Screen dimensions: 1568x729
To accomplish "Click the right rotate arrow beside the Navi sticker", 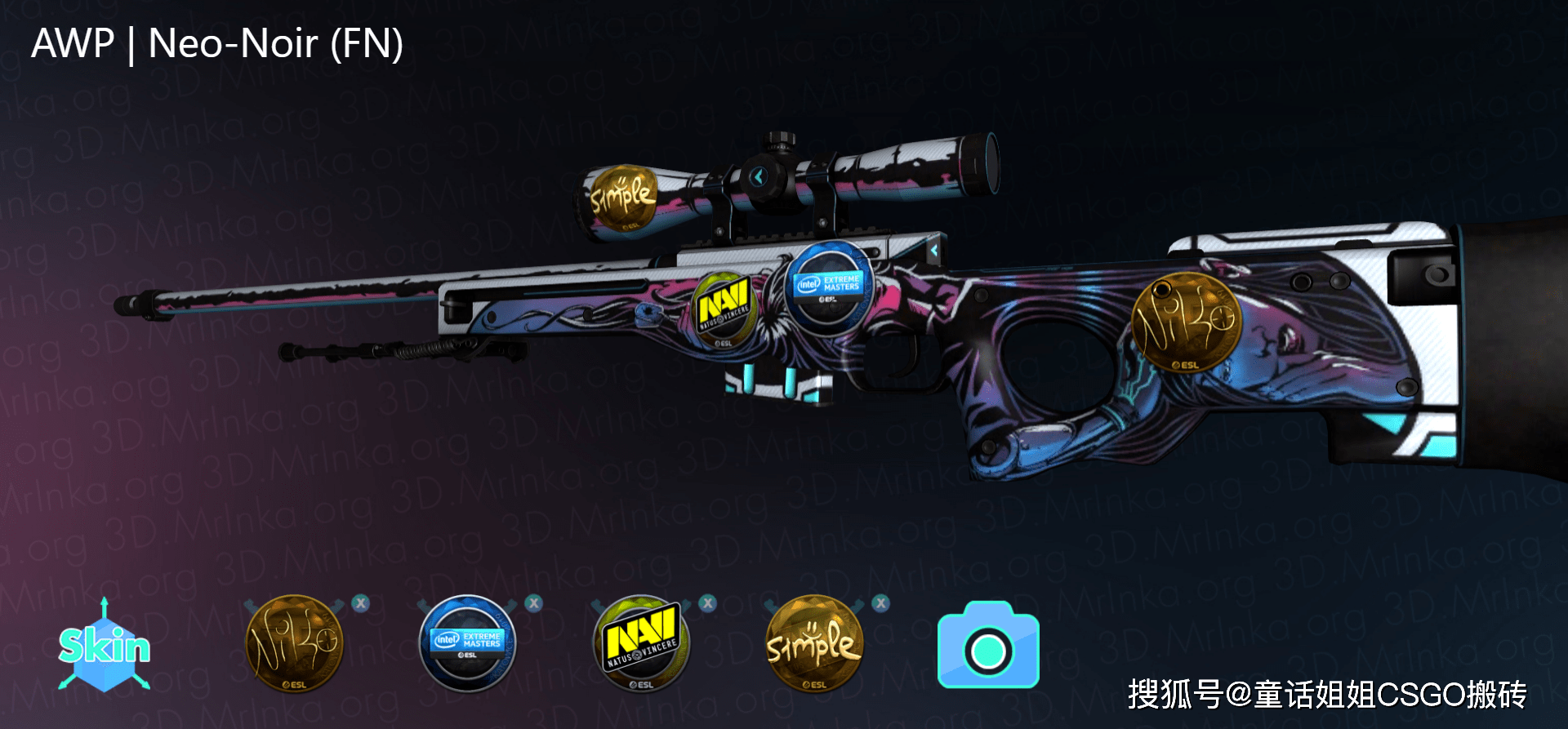I will tap(684, 604).
